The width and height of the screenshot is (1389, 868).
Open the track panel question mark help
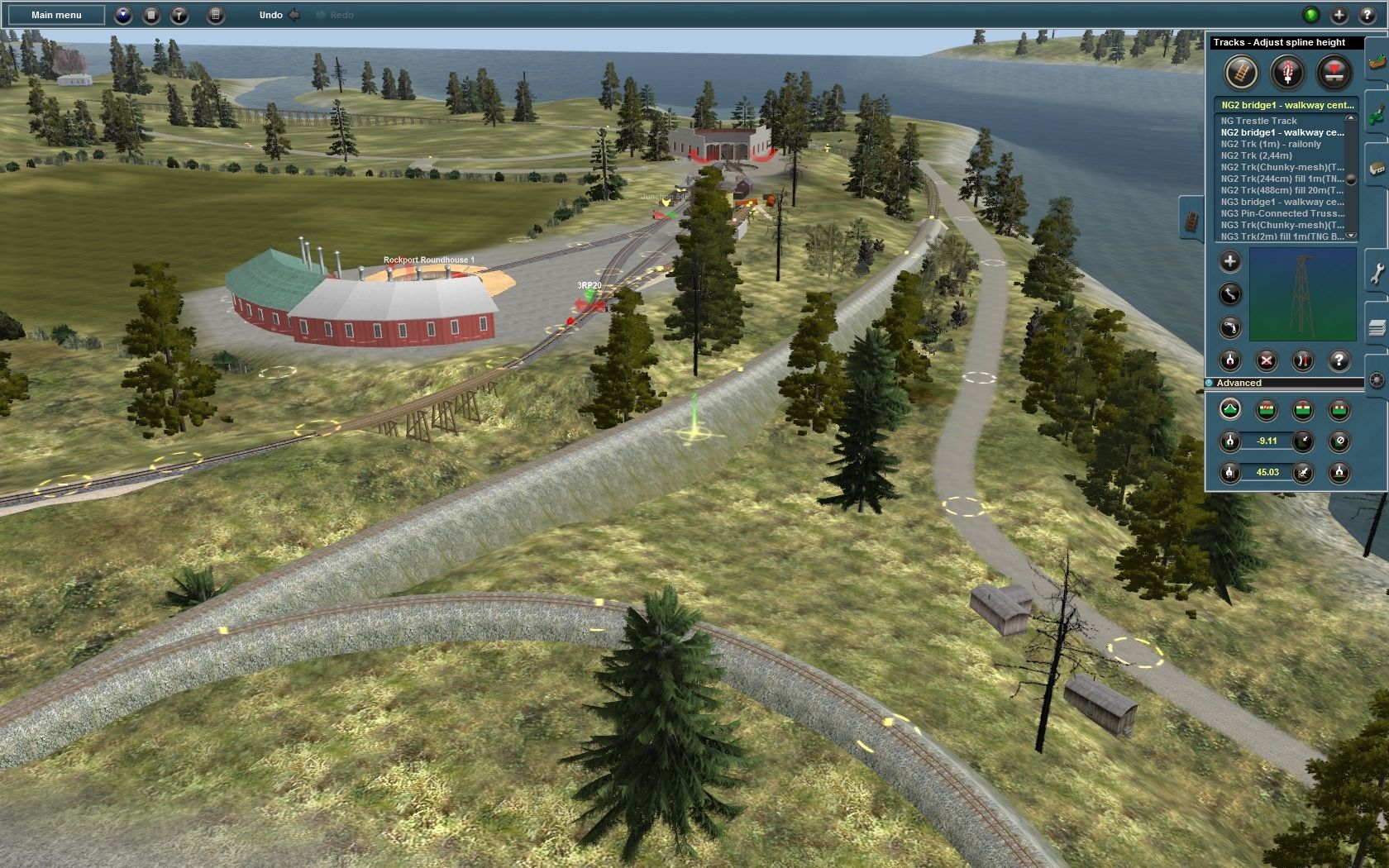[1339, 360]
